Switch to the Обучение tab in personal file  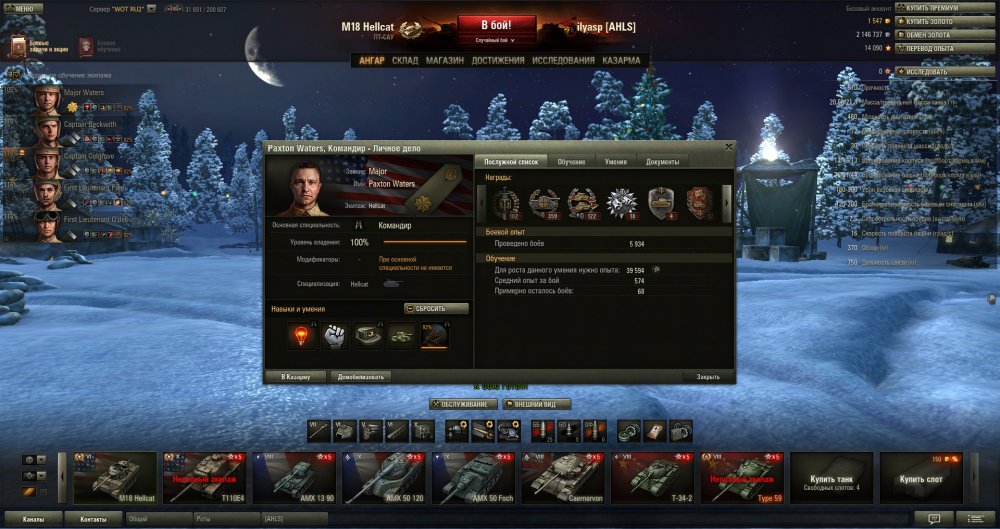click(571, 162)
